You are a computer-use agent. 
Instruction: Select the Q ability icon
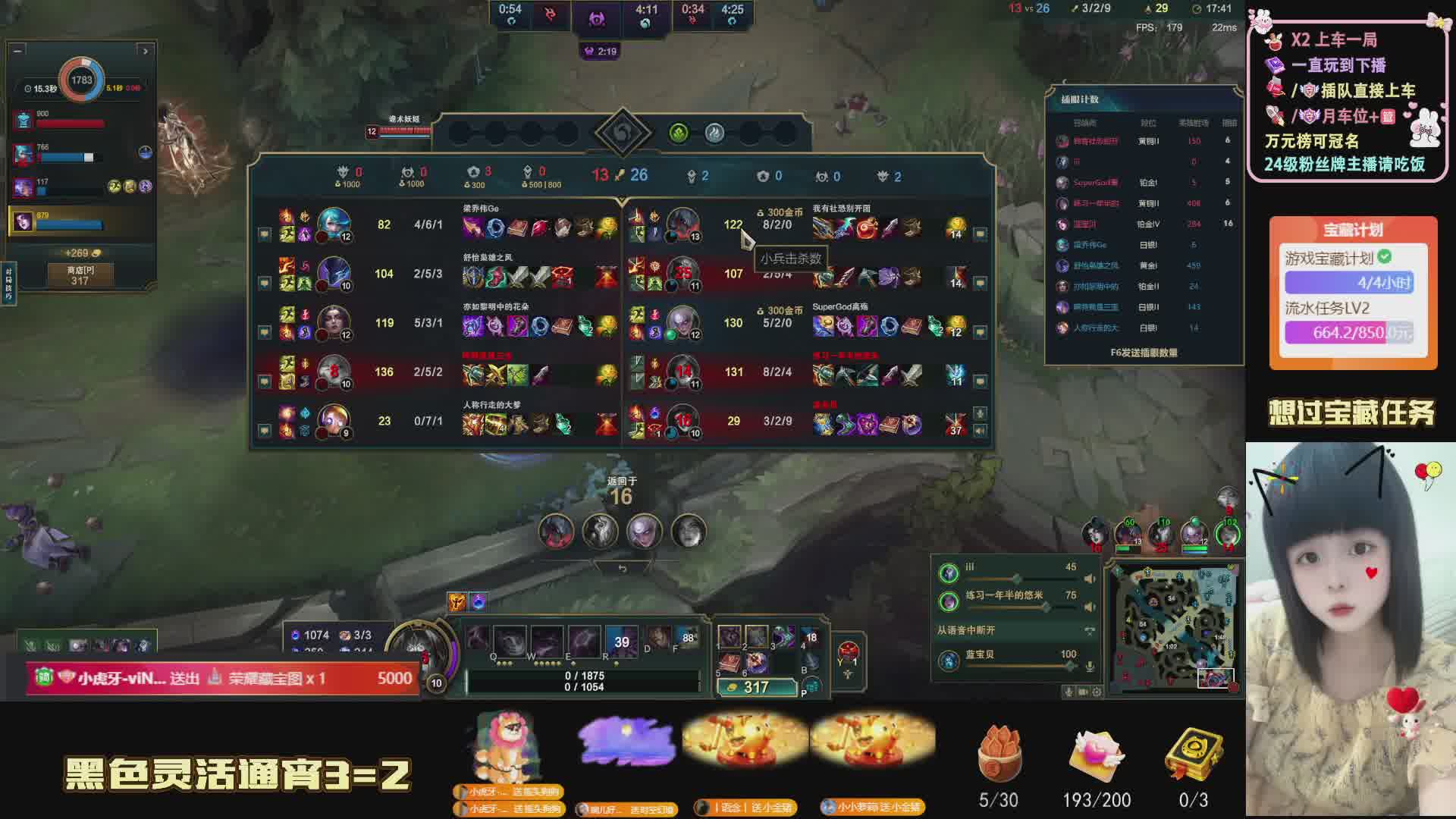510,642
